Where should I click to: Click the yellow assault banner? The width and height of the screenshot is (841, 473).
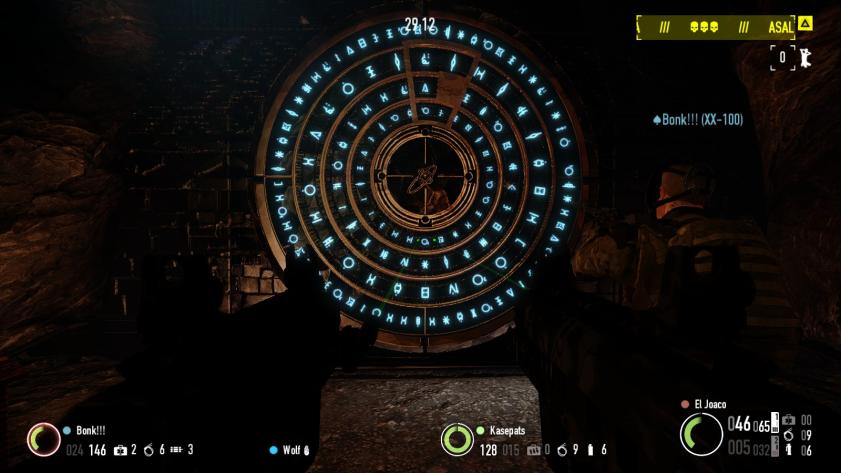[x=717, y=28]
